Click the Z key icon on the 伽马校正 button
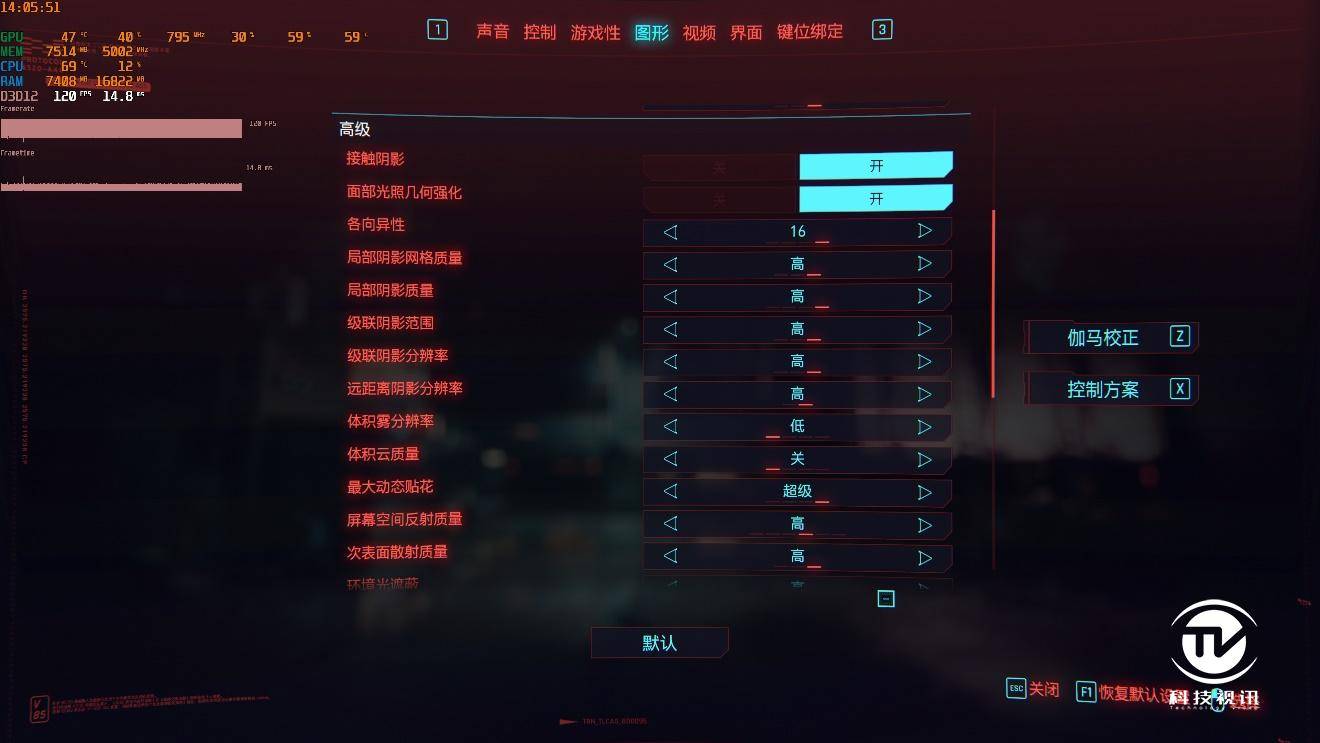 [1180, 337]
